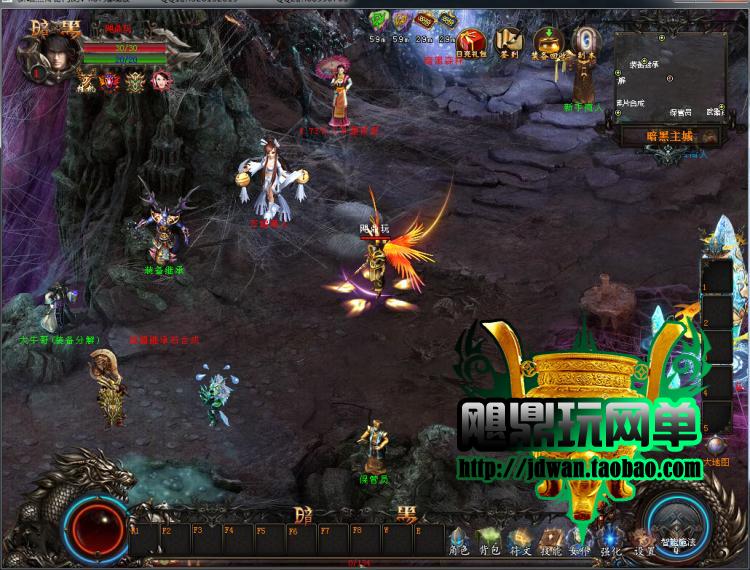Open the 装备回收 equipment recycle icon
This screenshot has width=750, height=570.
point(548,40)
